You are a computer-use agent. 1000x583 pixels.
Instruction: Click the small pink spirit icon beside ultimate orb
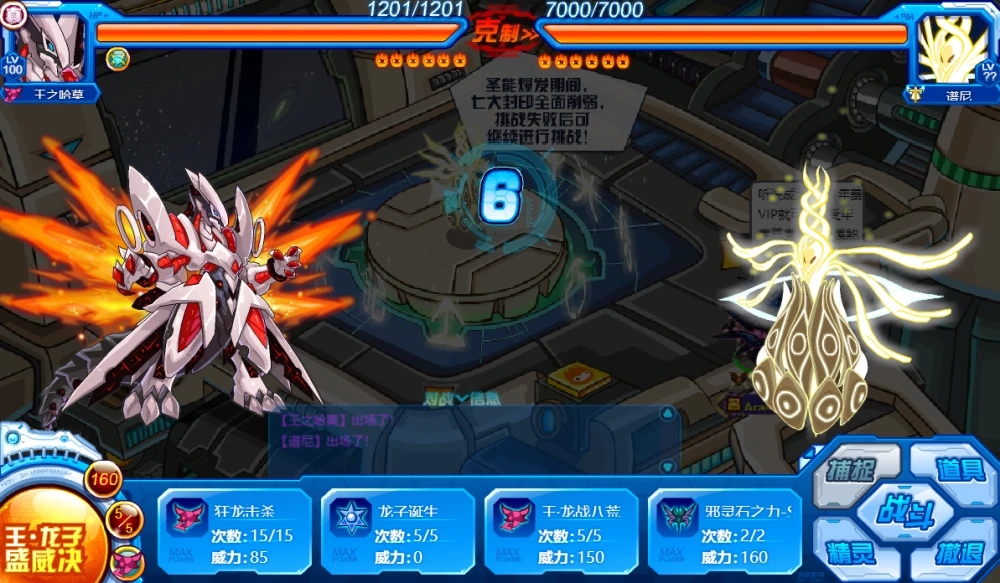pyautogui.click(x=128, y=562)
